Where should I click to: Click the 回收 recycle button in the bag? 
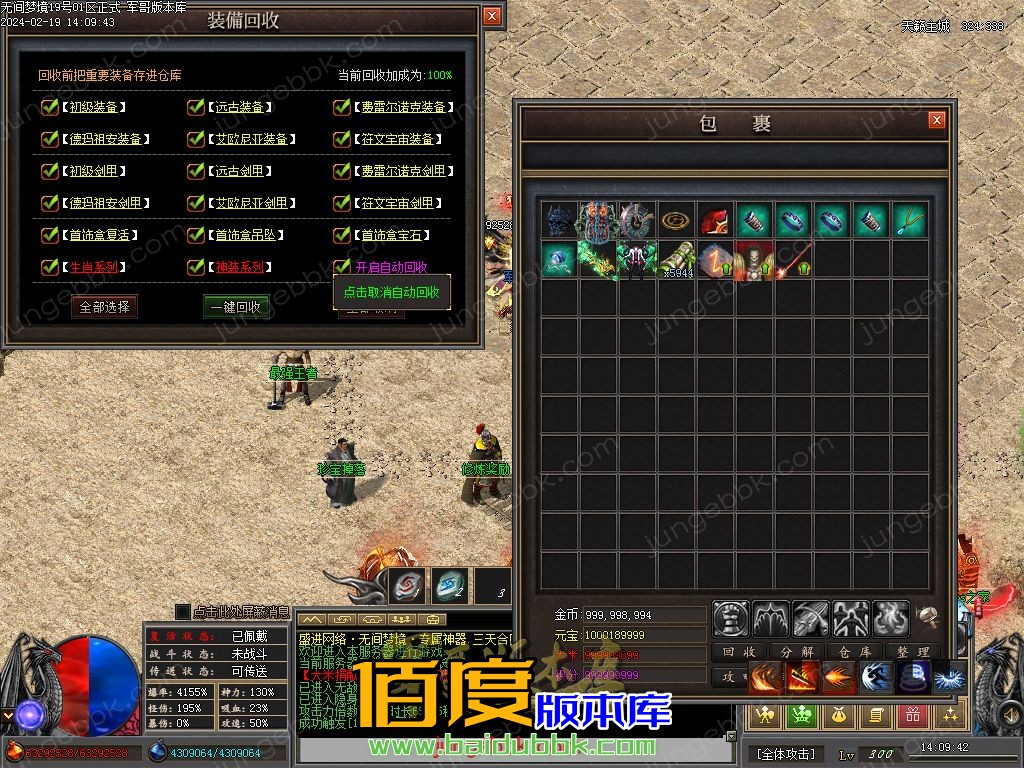[x=739, y=652]
